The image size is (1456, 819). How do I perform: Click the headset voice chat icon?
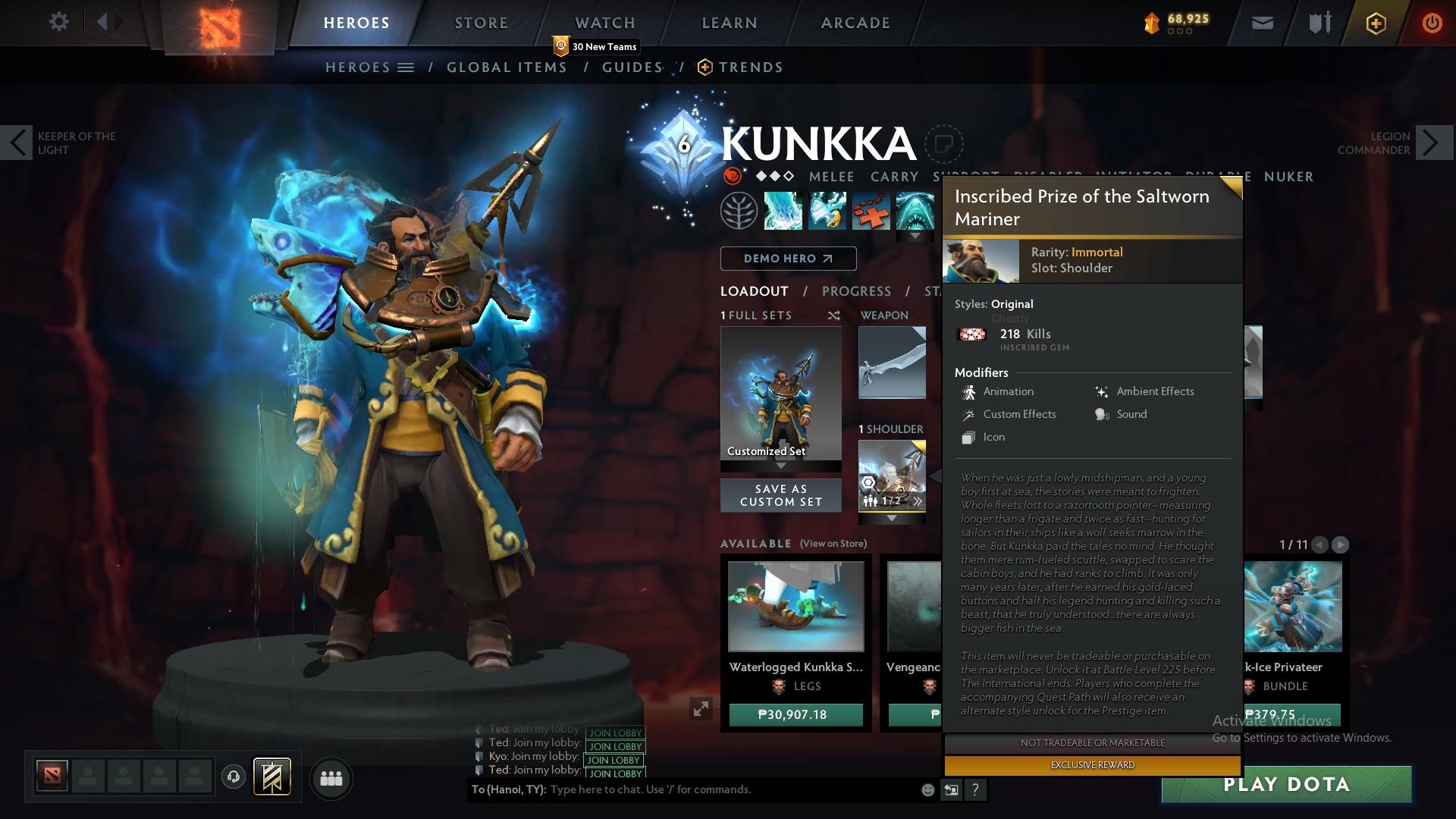[233, 779]
